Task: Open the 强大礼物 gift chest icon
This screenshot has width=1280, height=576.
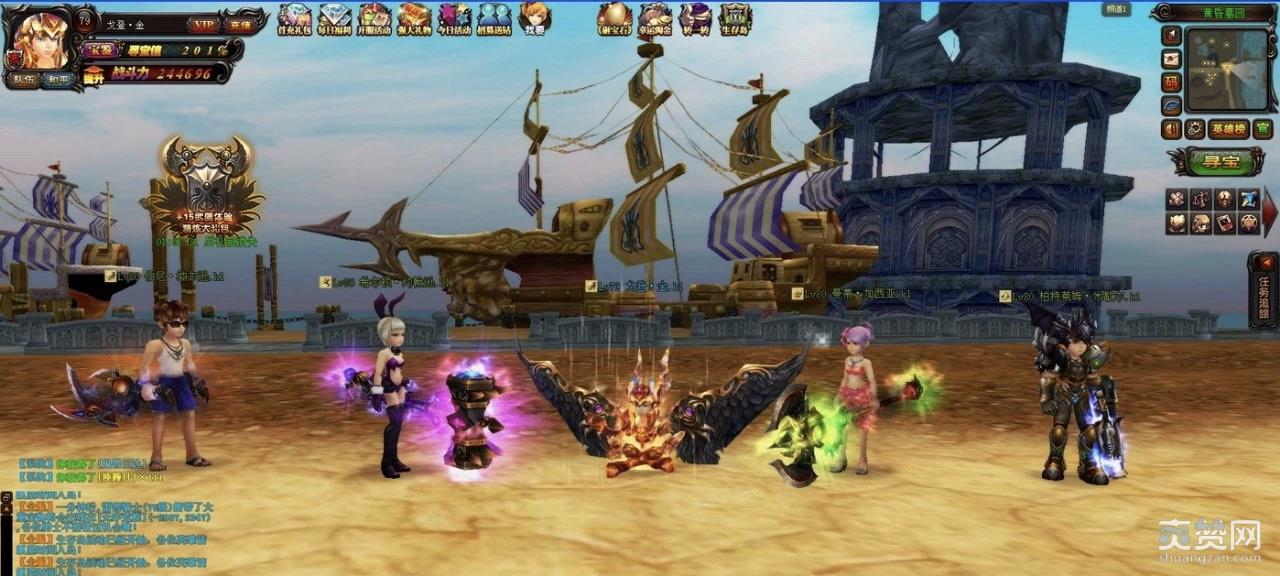Action: click(414, 18)
